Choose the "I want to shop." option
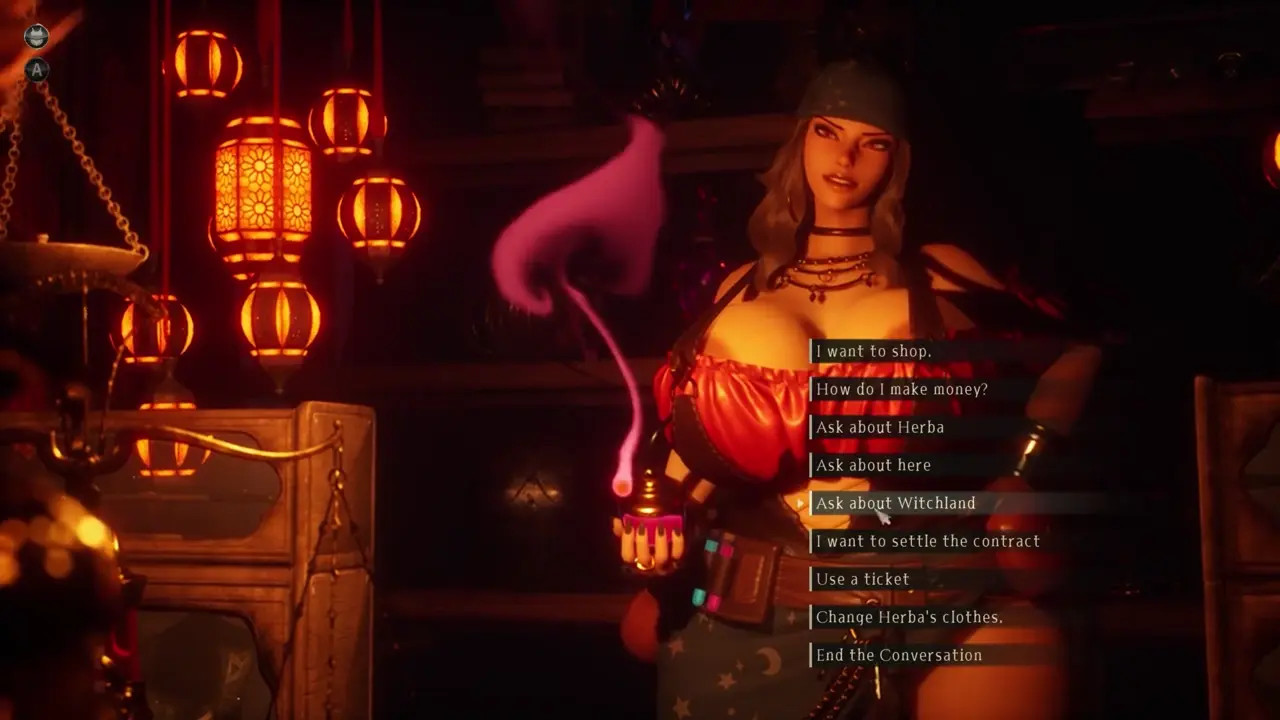 pos(873,351)
